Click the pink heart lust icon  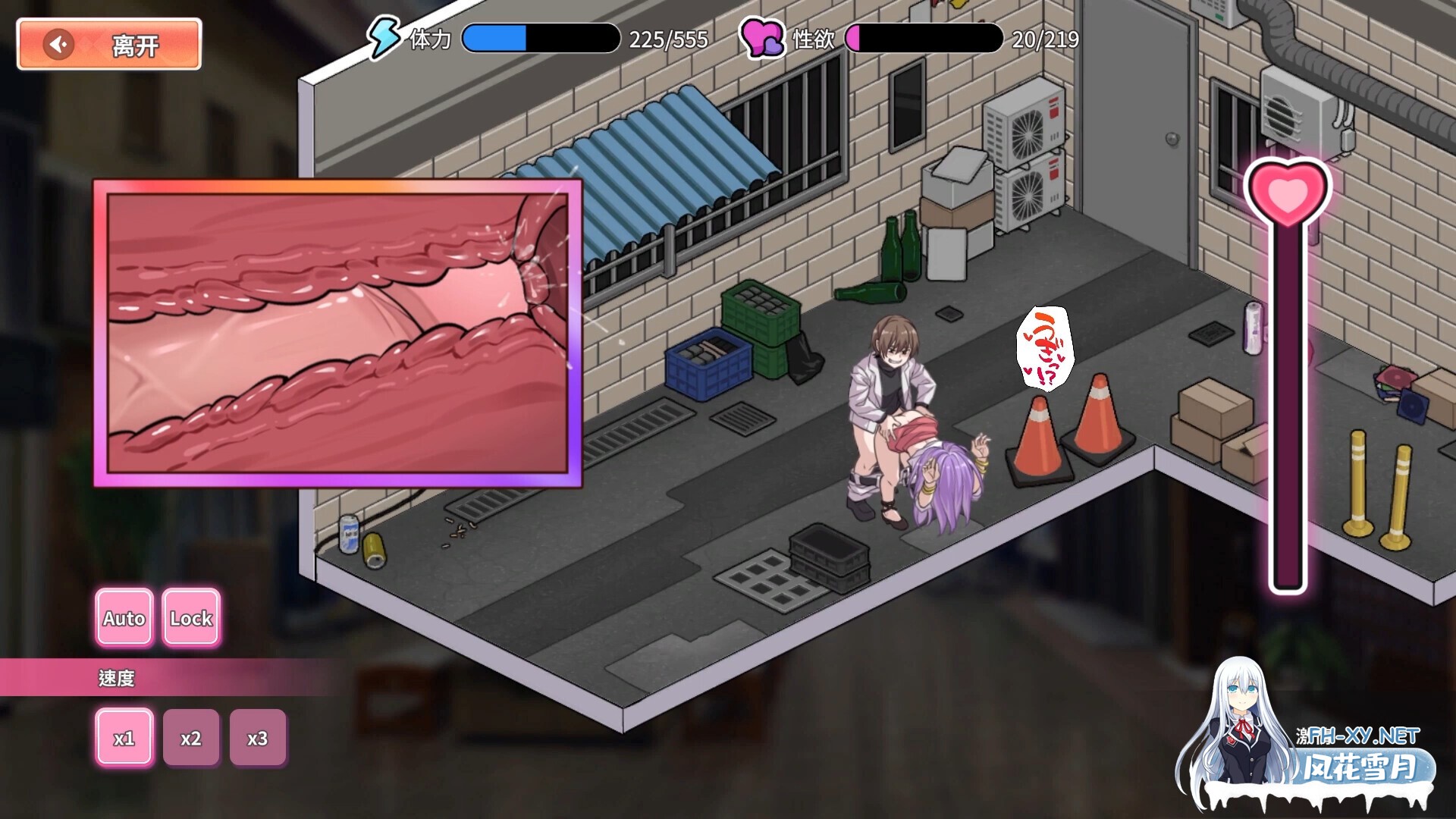click(762, 36)
